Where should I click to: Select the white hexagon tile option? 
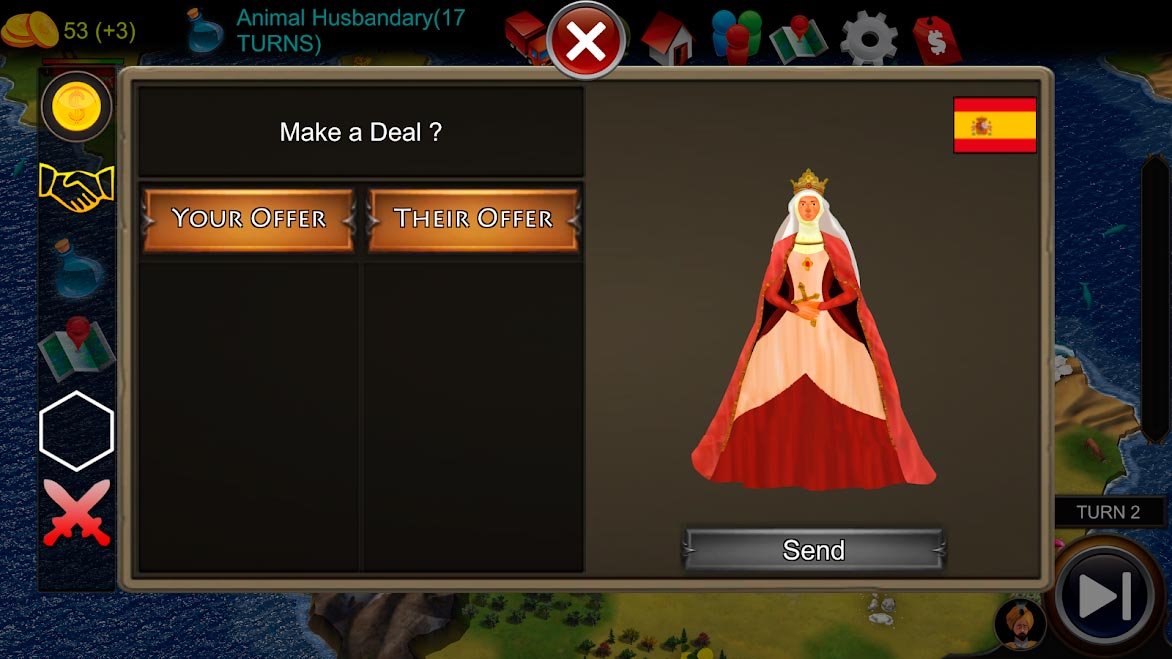click(x=76, y=430)
